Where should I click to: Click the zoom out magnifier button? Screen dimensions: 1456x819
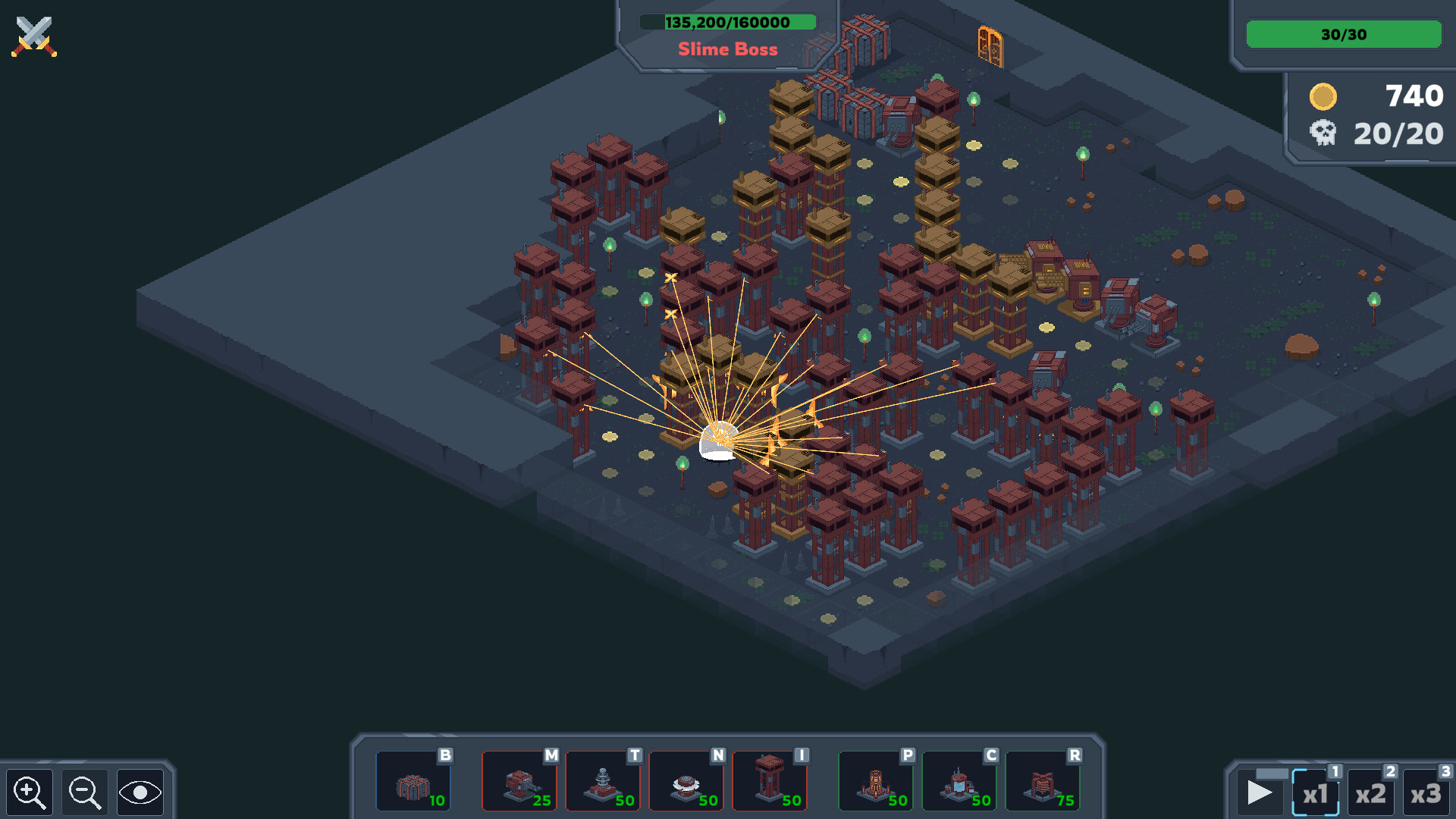click(x=85, y=792)
